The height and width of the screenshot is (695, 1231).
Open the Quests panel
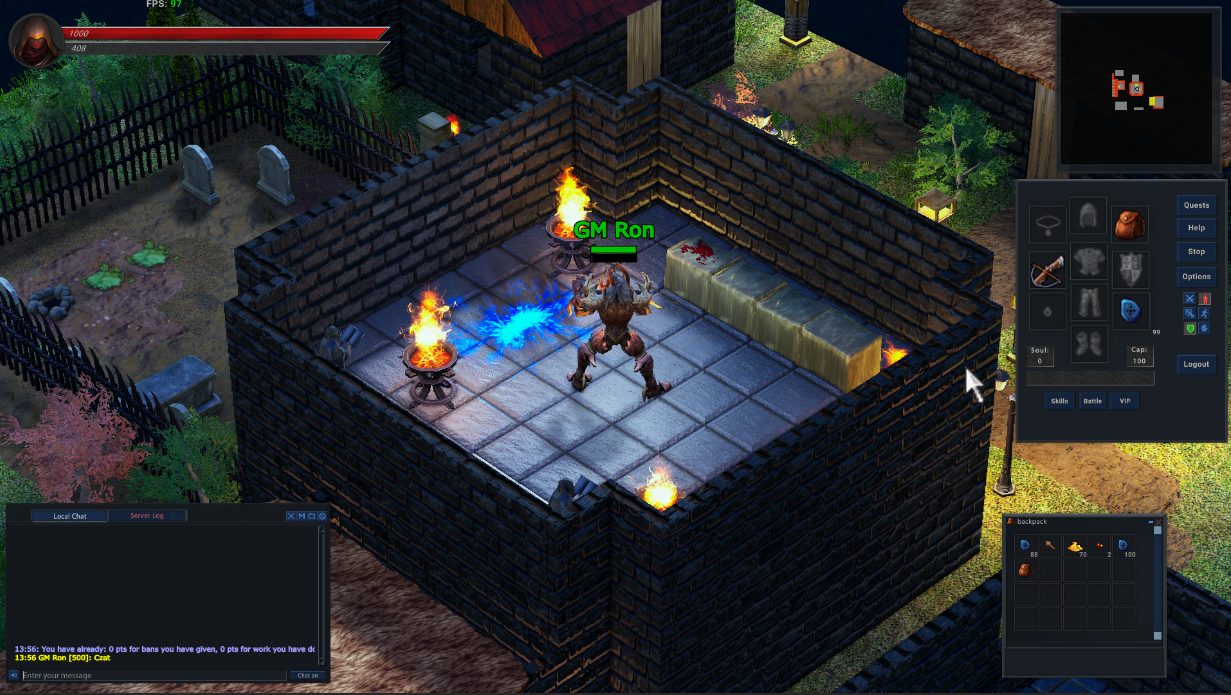[x=1196, y=205]
